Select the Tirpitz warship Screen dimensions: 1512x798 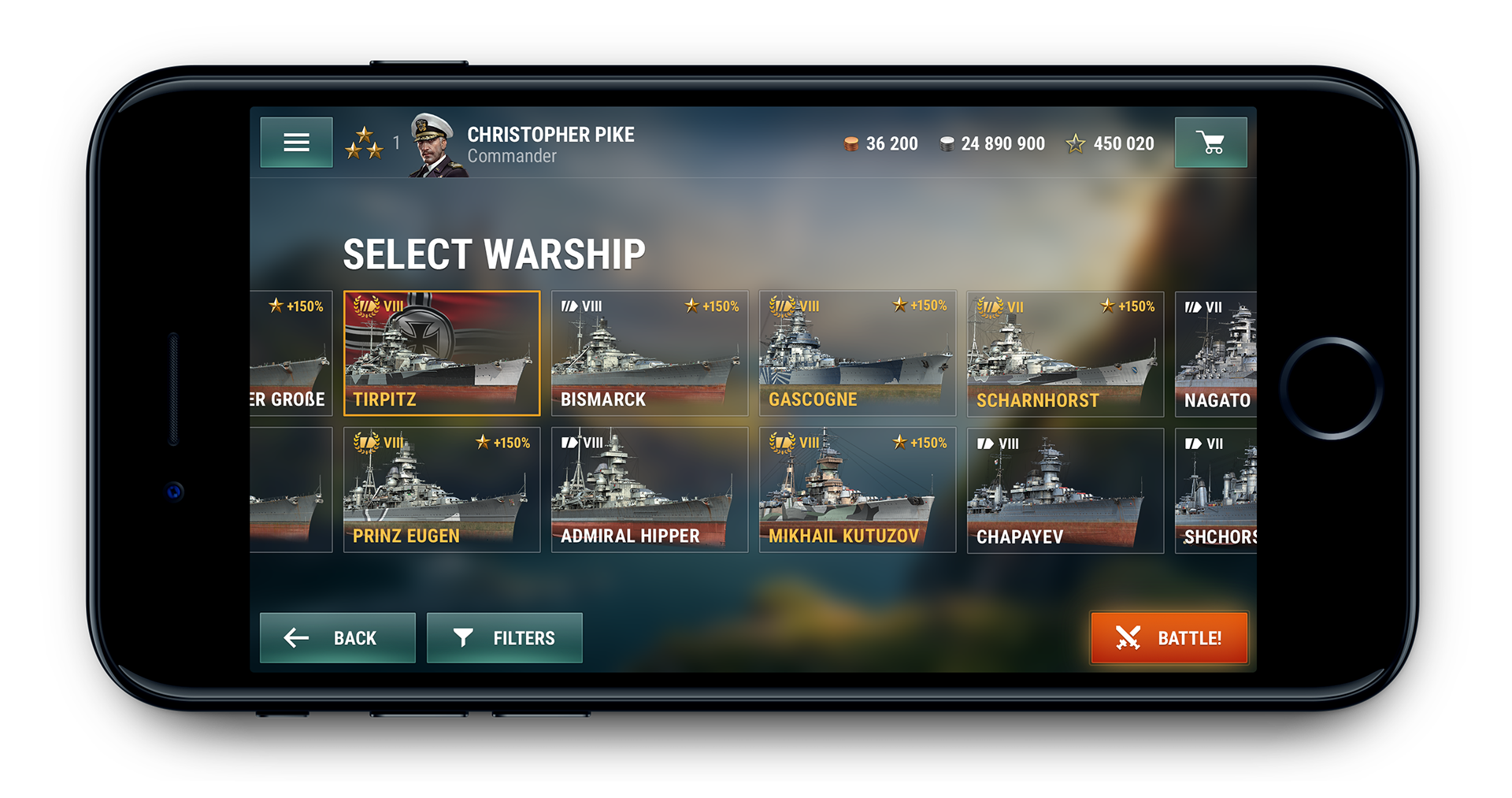(442, 353)
